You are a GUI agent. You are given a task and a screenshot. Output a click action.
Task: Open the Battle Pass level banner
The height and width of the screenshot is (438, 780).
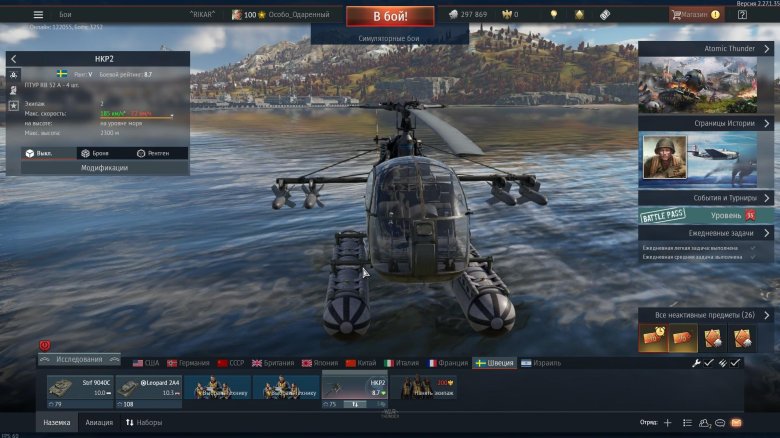706,215
